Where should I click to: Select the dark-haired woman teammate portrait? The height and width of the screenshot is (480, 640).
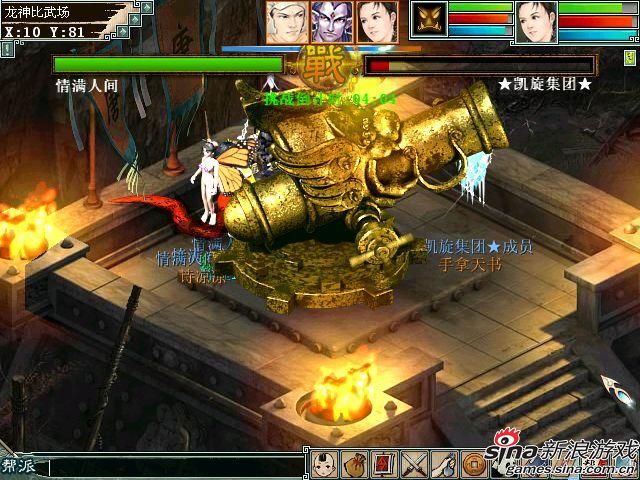click(376, 21)
